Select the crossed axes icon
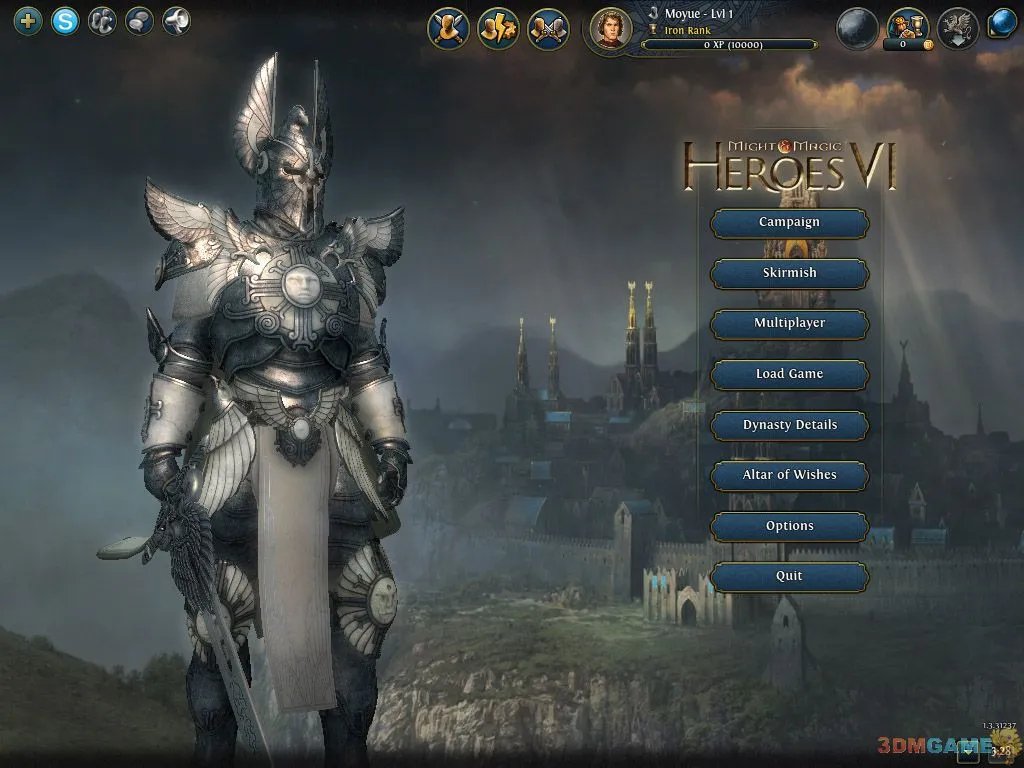The image size is (1024, 768). click(548, 28)
